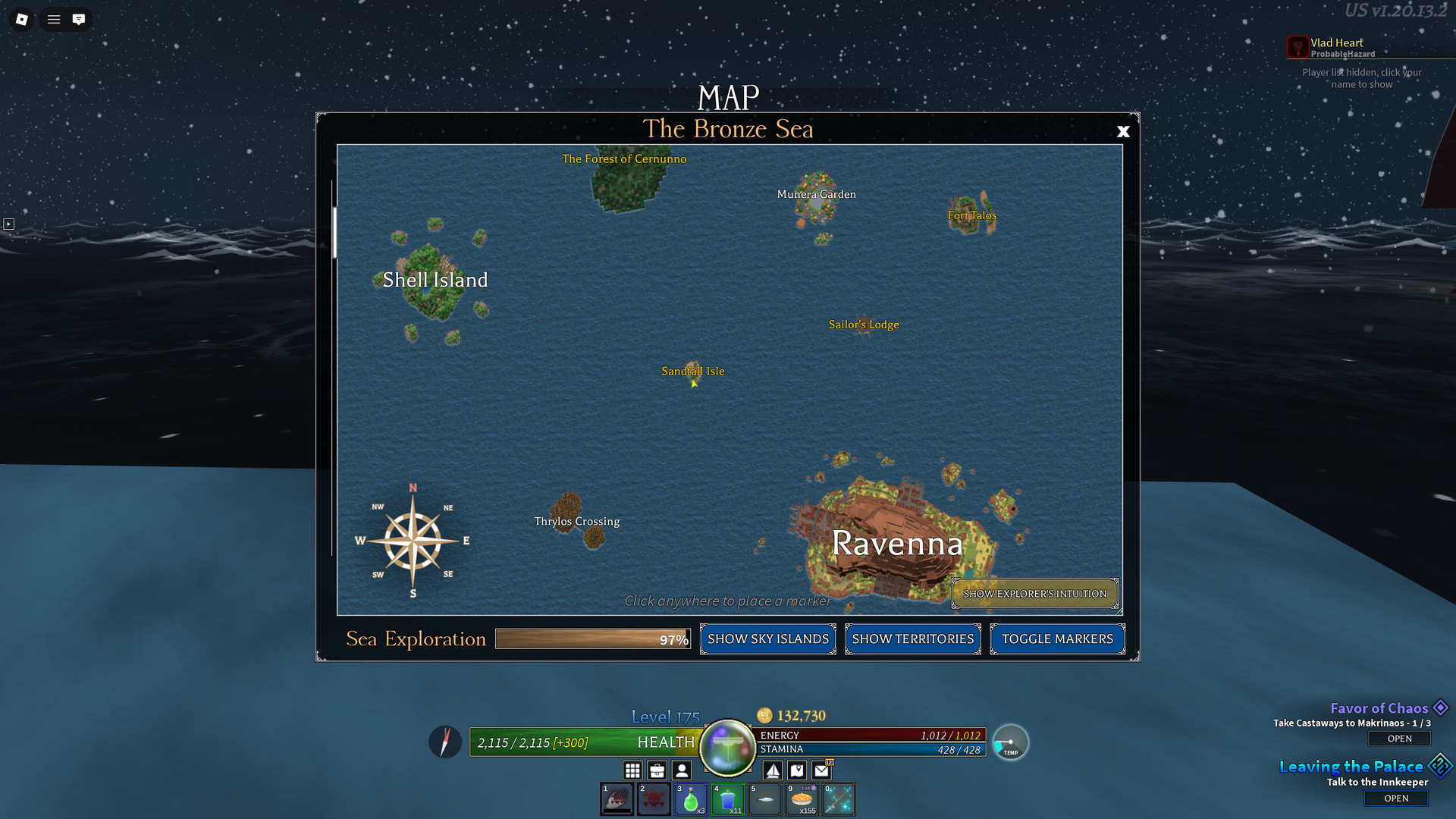Image resolution: width=1456 pixels, height=819 pixels.
Task: Click the Show Sky Islands button
Action: coord(767,639)
